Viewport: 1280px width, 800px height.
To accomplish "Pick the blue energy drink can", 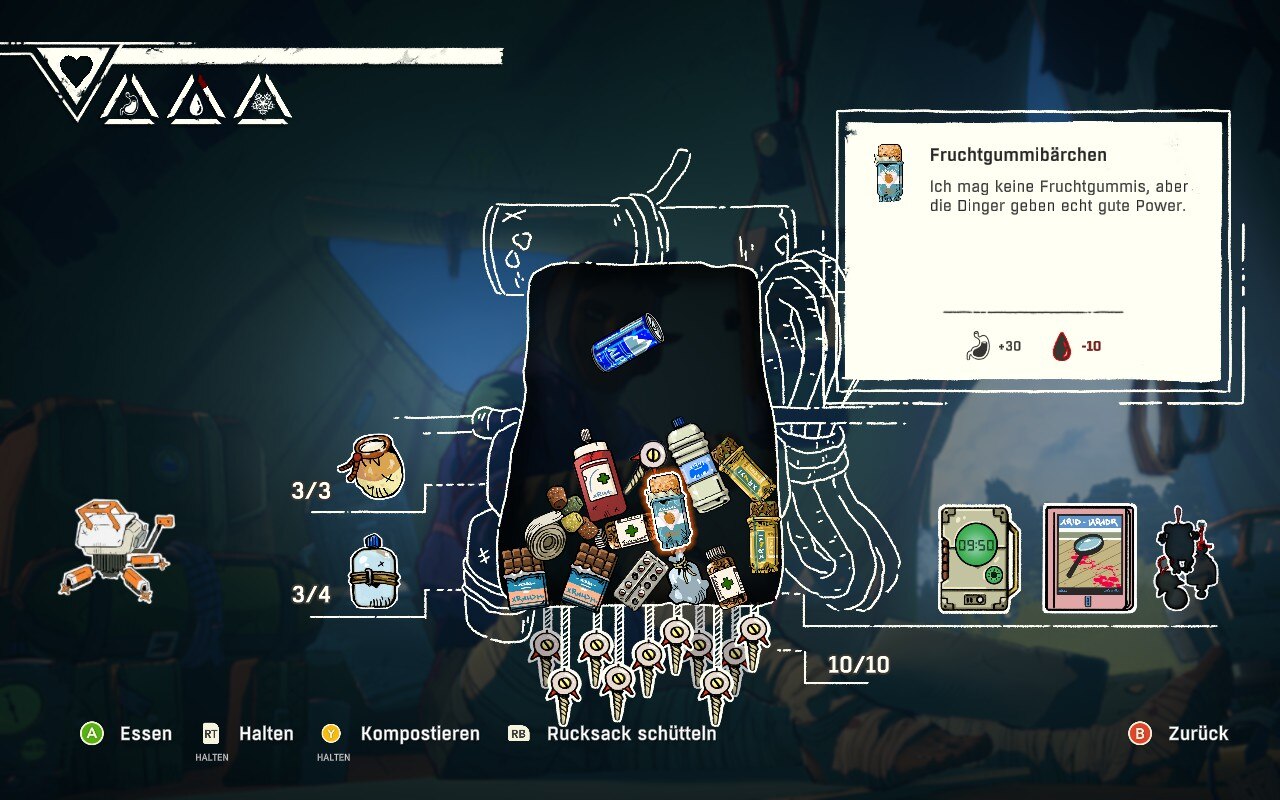I will tap(627, 342).
